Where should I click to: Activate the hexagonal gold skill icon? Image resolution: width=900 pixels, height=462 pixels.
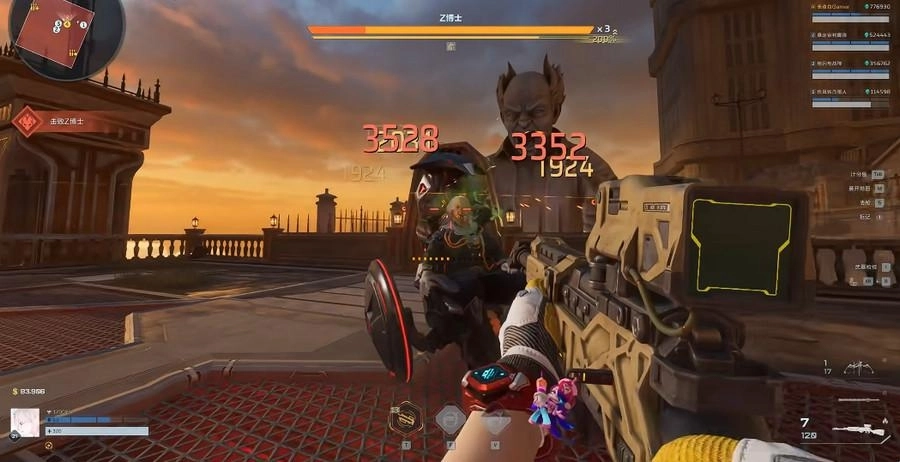tap(406, 416)
